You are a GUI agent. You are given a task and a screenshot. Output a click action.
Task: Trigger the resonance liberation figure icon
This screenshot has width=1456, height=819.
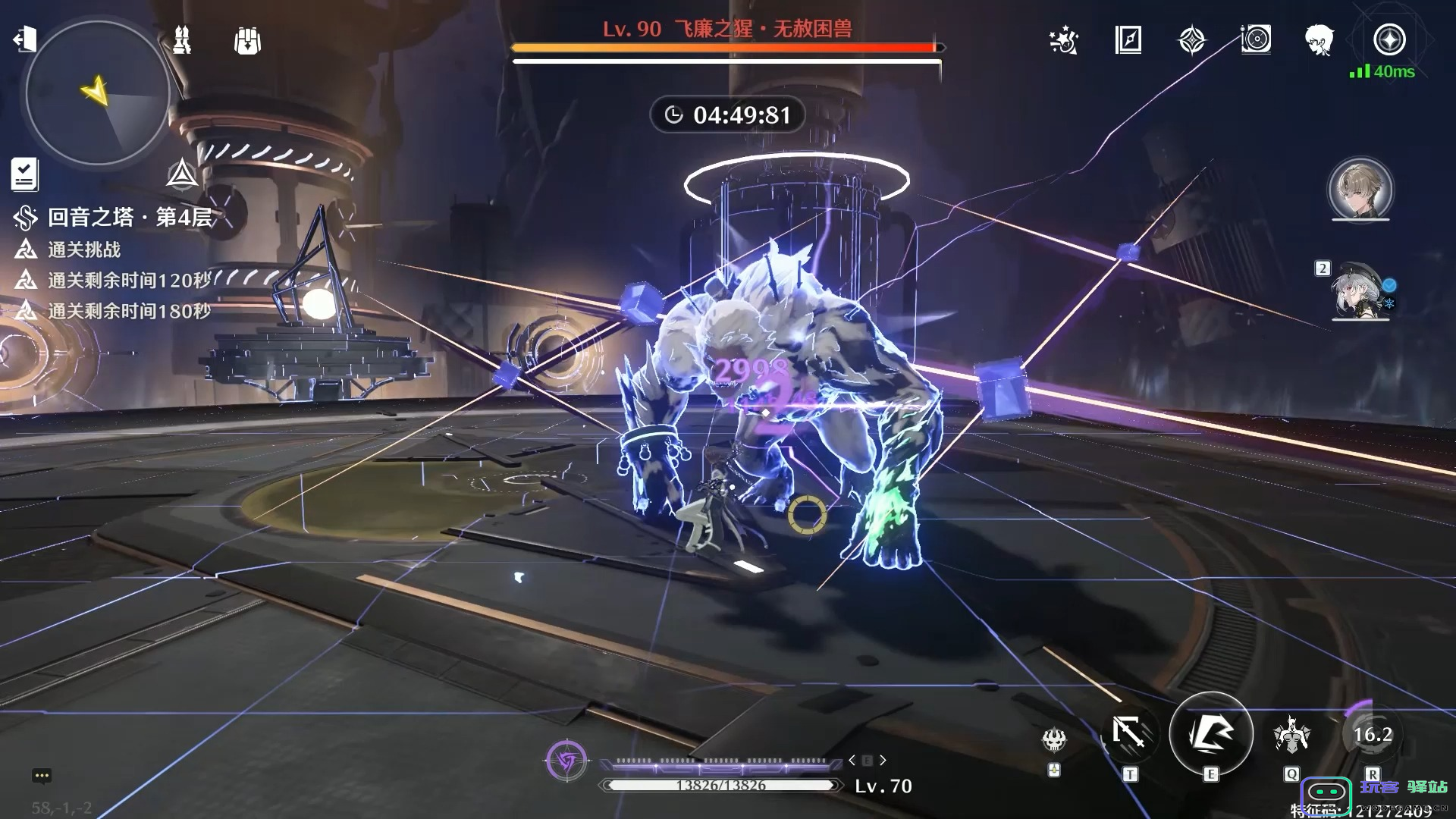(x=1292, y=734)
